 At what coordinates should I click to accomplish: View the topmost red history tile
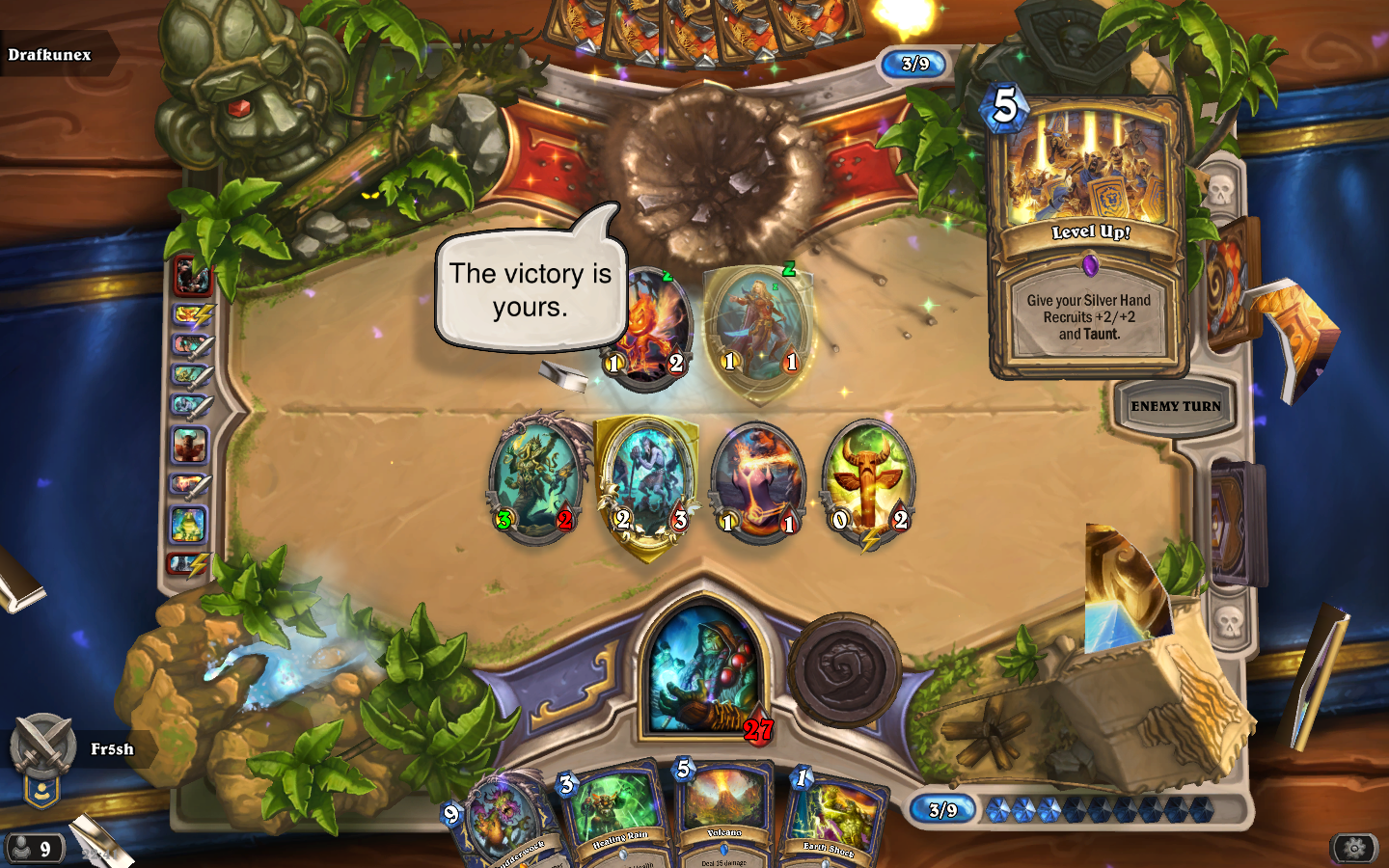point(192,277)
